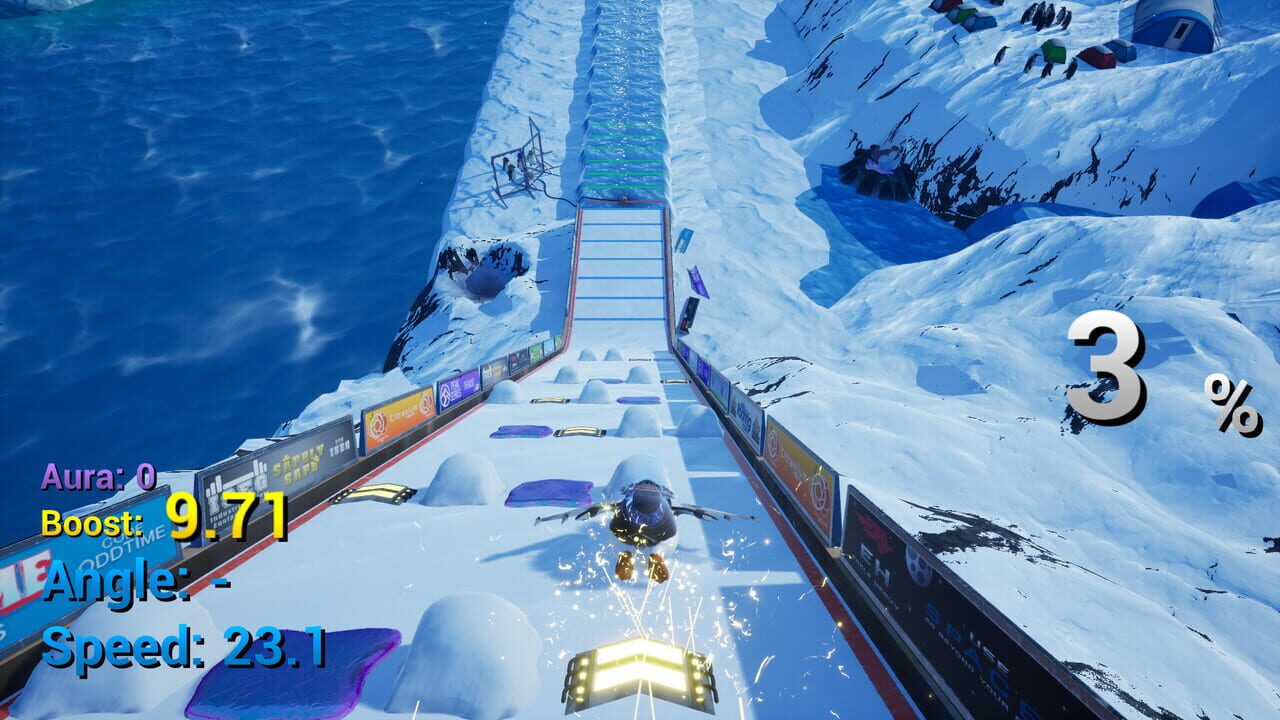Screen dimensions: 1280x720
Task: Toggle the Aura counter readout
Action: pyautogui.click(x=97, y=478)
